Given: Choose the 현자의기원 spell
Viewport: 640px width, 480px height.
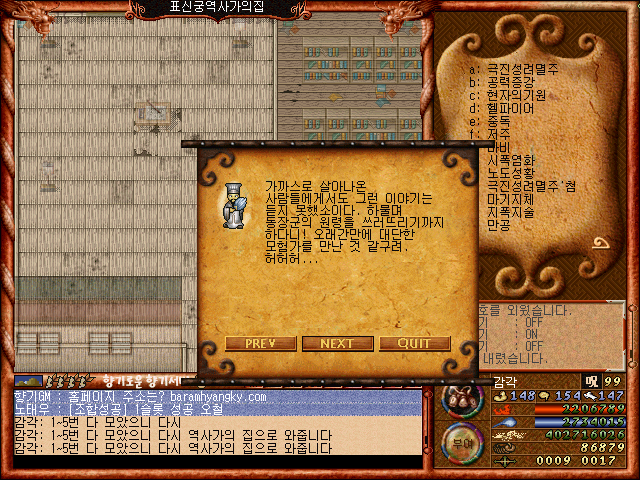Looking at the screenshot, I should click(x=514, y=95).
